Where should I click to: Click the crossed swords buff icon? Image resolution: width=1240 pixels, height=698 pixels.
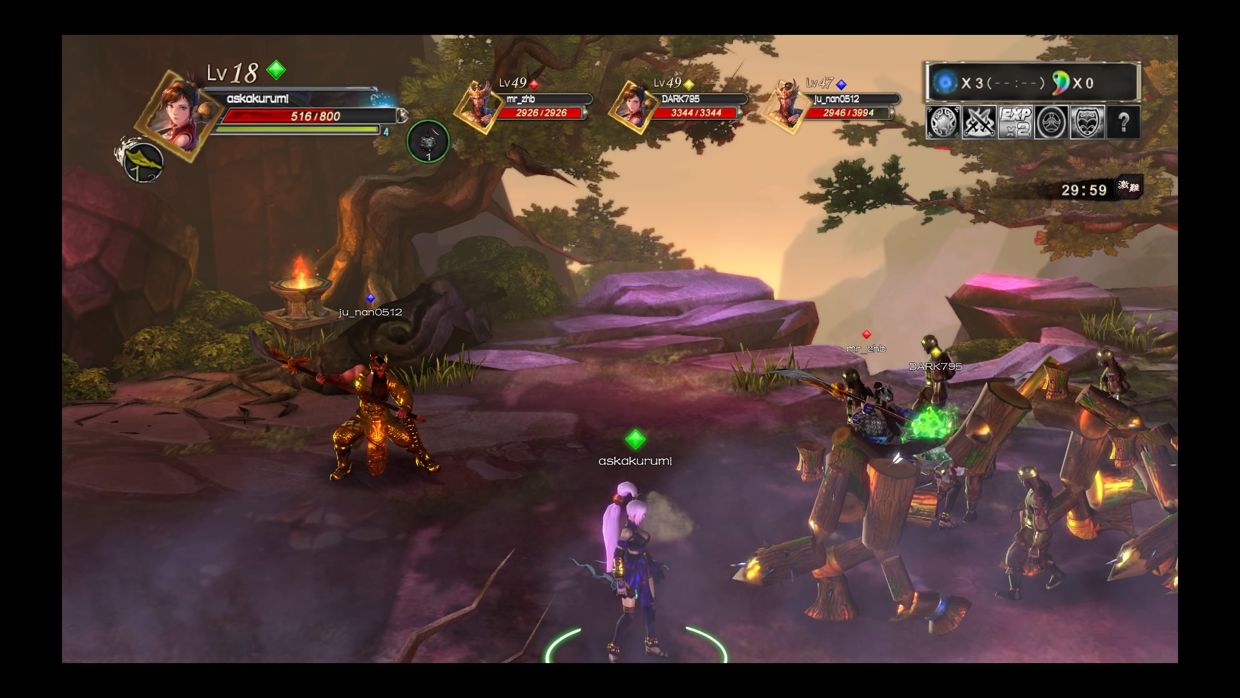(x=979, y=122)
